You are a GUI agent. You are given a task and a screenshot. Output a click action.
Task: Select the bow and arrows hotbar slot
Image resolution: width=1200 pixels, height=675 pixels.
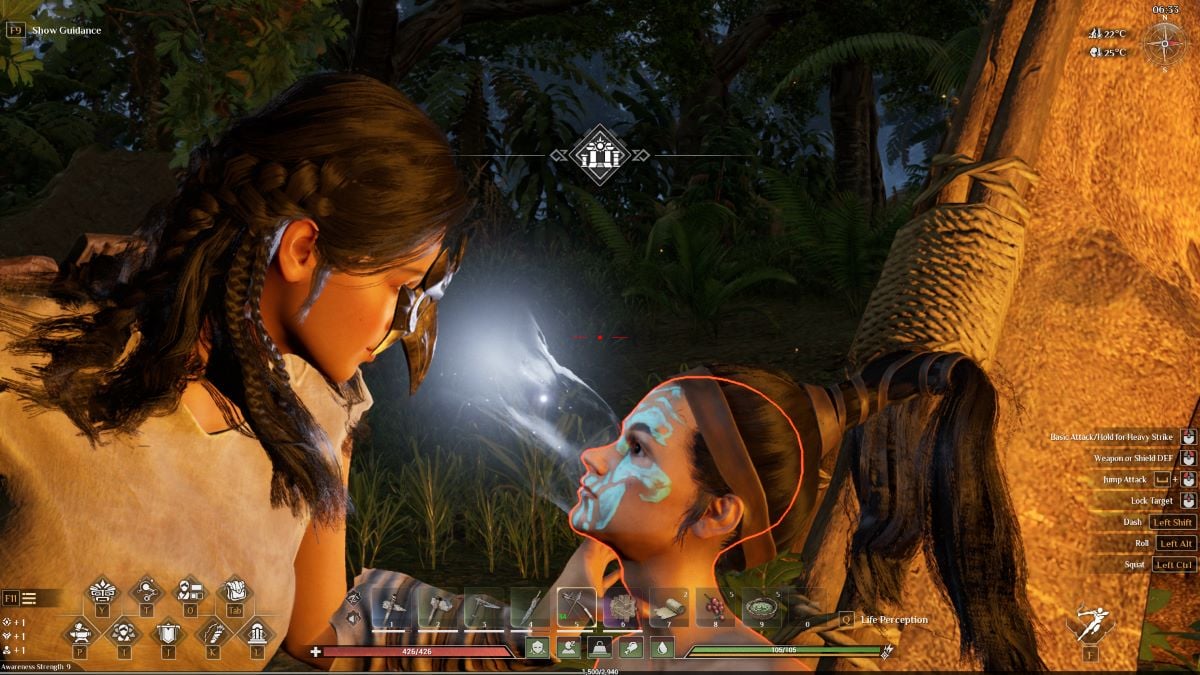tap(576, 607)
